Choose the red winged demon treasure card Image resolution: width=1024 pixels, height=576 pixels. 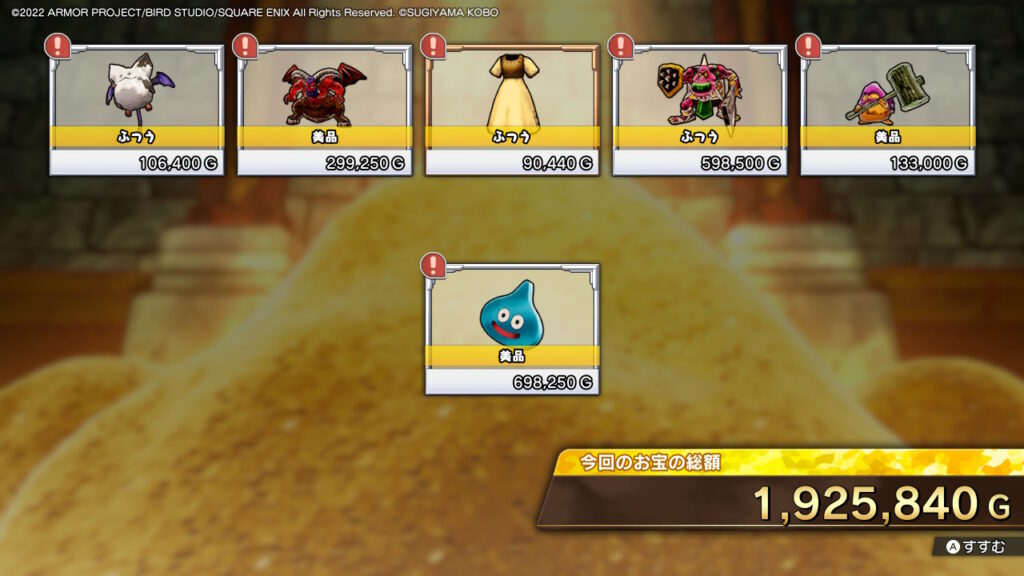pos(324,109)
